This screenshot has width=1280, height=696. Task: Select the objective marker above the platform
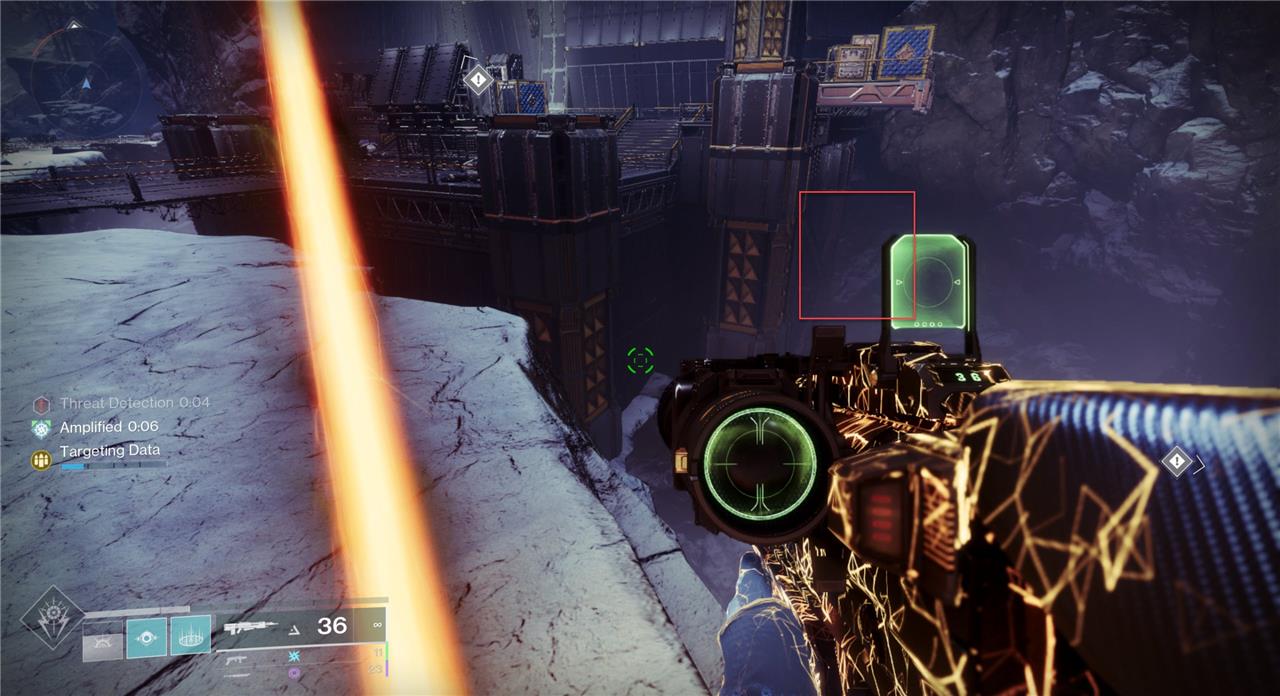[478, 79]
